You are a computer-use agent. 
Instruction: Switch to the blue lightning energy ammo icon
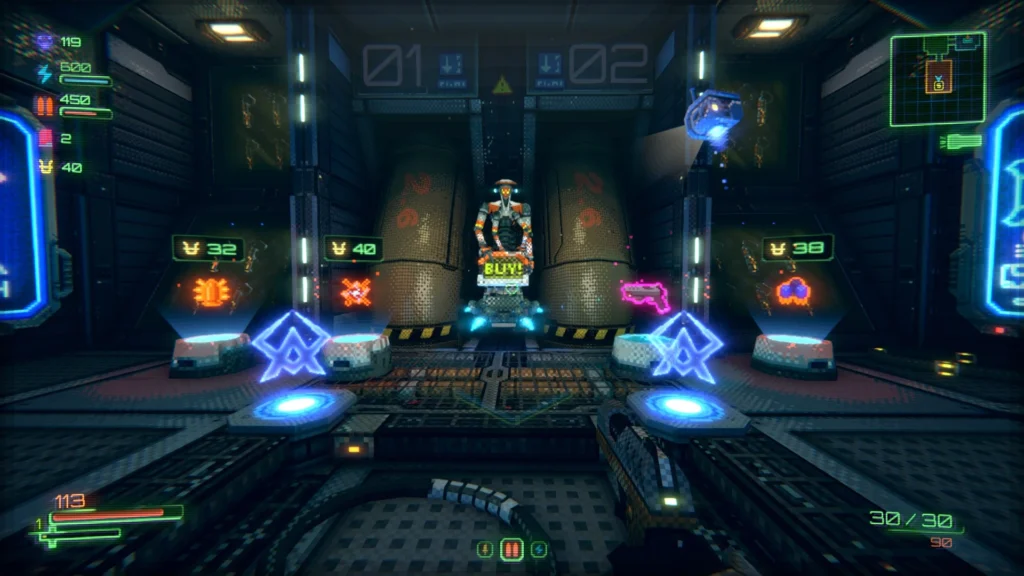(x=538, y=550)
